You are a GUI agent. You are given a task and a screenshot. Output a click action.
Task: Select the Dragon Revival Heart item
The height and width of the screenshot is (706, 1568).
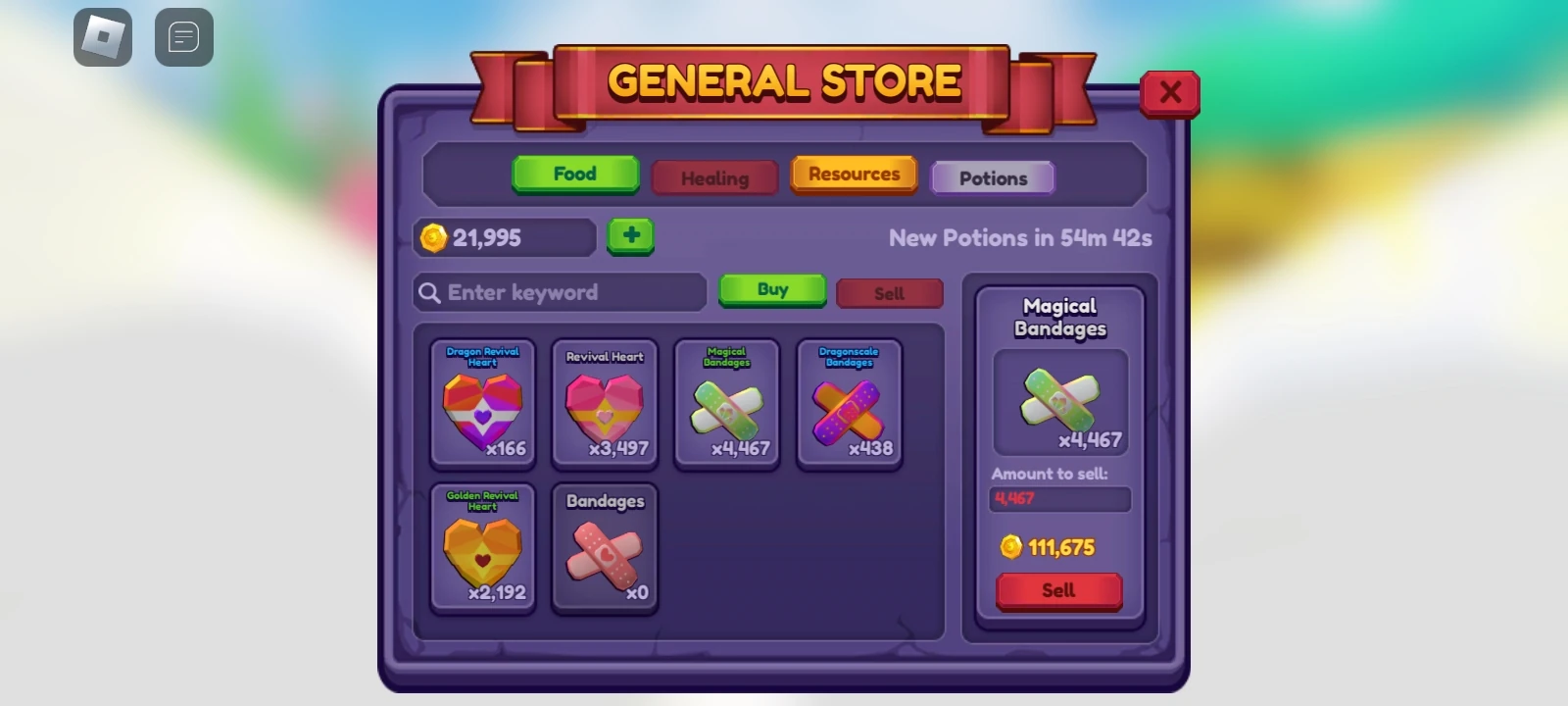pyautogui.click(x=482, y=404)
